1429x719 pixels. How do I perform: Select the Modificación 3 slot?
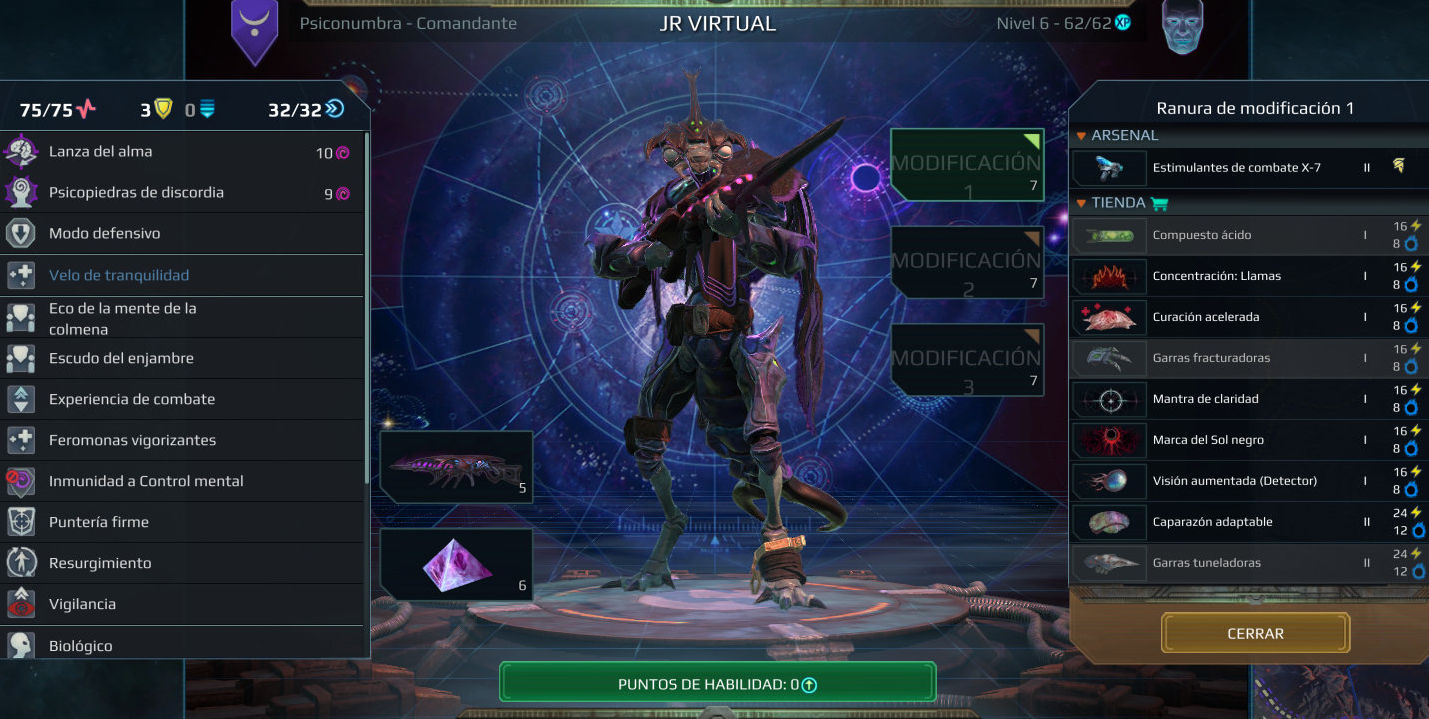click(967, 359)
